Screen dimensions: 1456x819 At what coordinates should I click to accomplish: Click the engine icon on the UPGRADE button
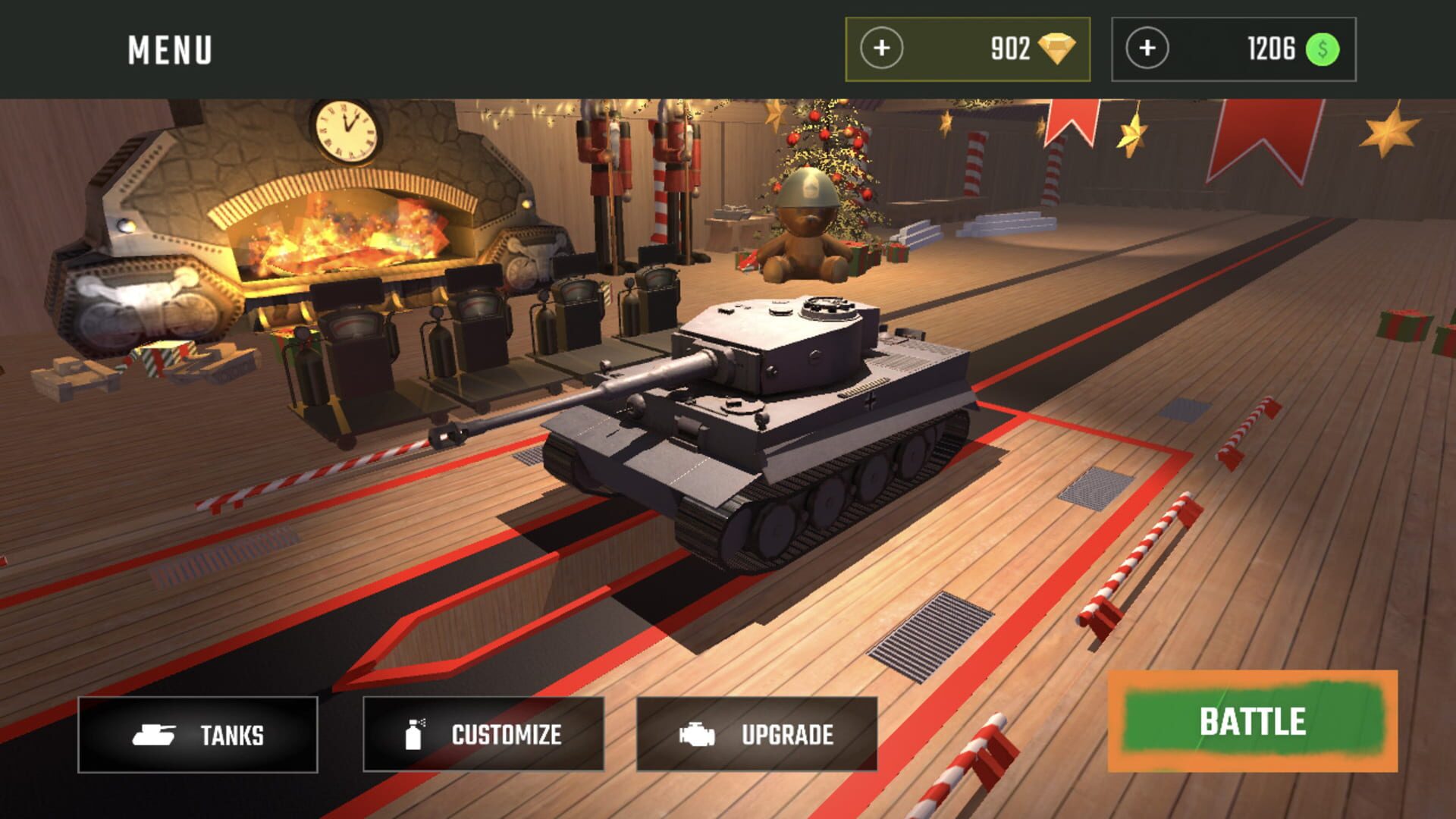[697, 733]
